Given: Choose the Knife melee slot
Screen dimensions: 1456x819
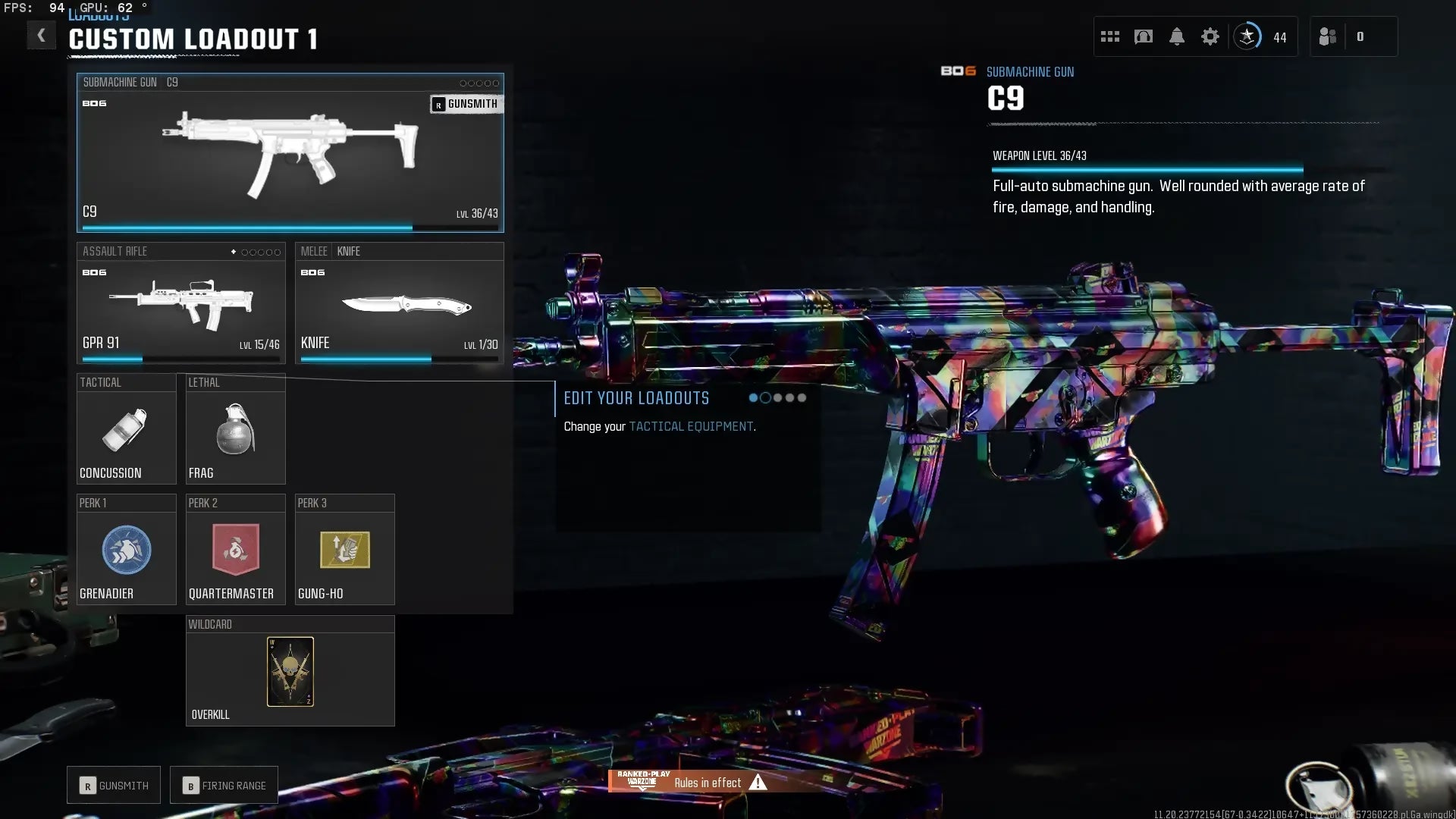Looking at the screenshot, I should pos(399,303).
